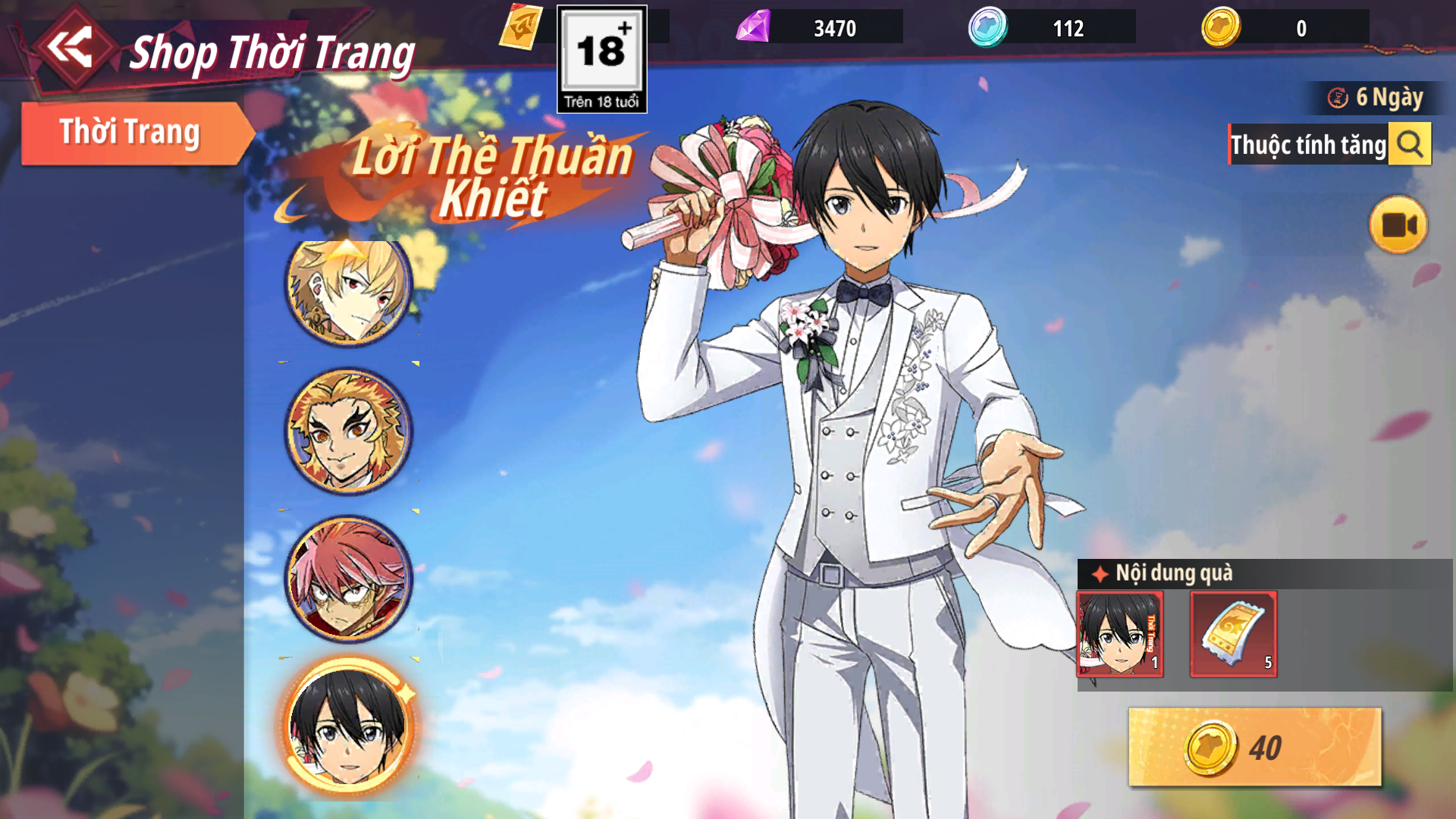
Task: Go back using the double-arrow button
Action: coord(71,47)
